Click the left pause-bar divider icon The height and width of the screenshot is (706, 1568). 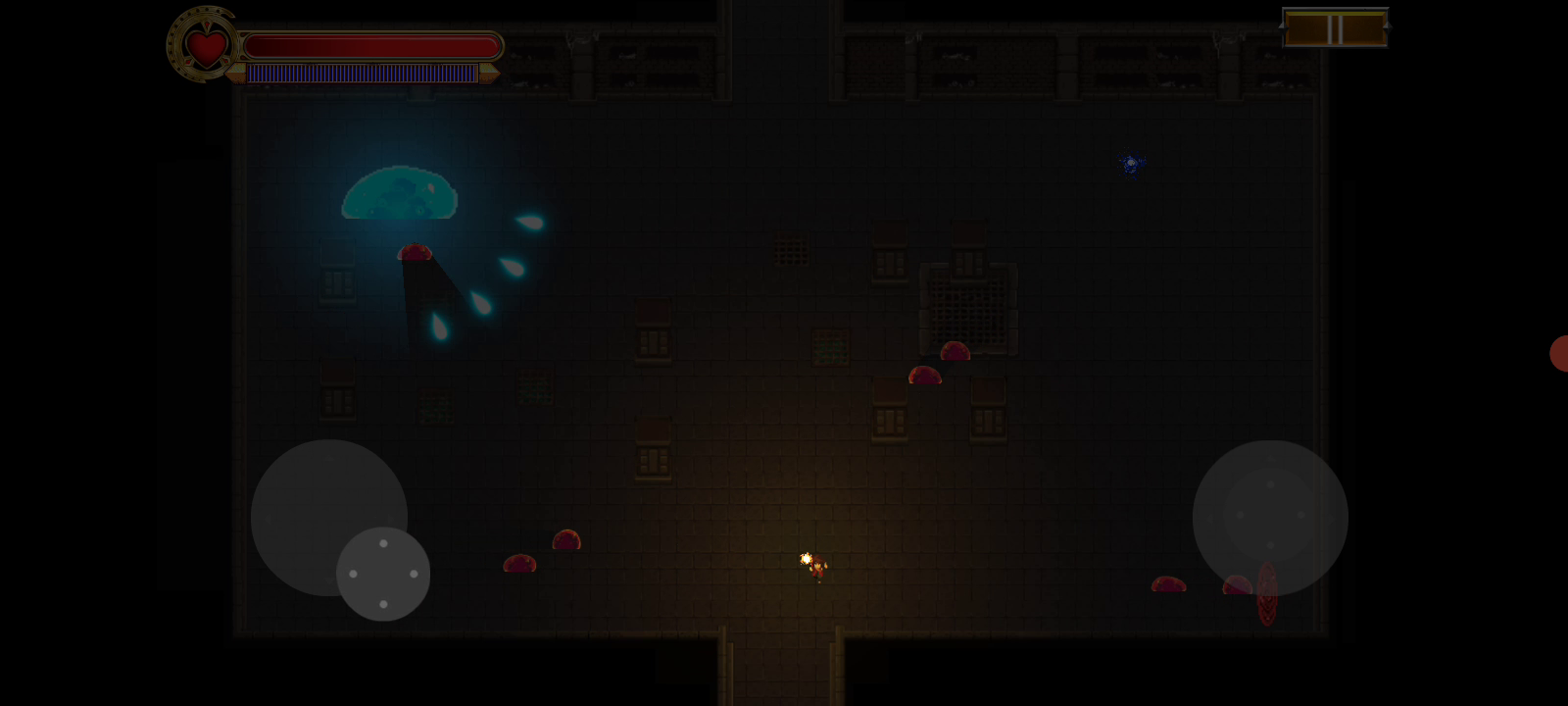click(x=1330, y=29)
